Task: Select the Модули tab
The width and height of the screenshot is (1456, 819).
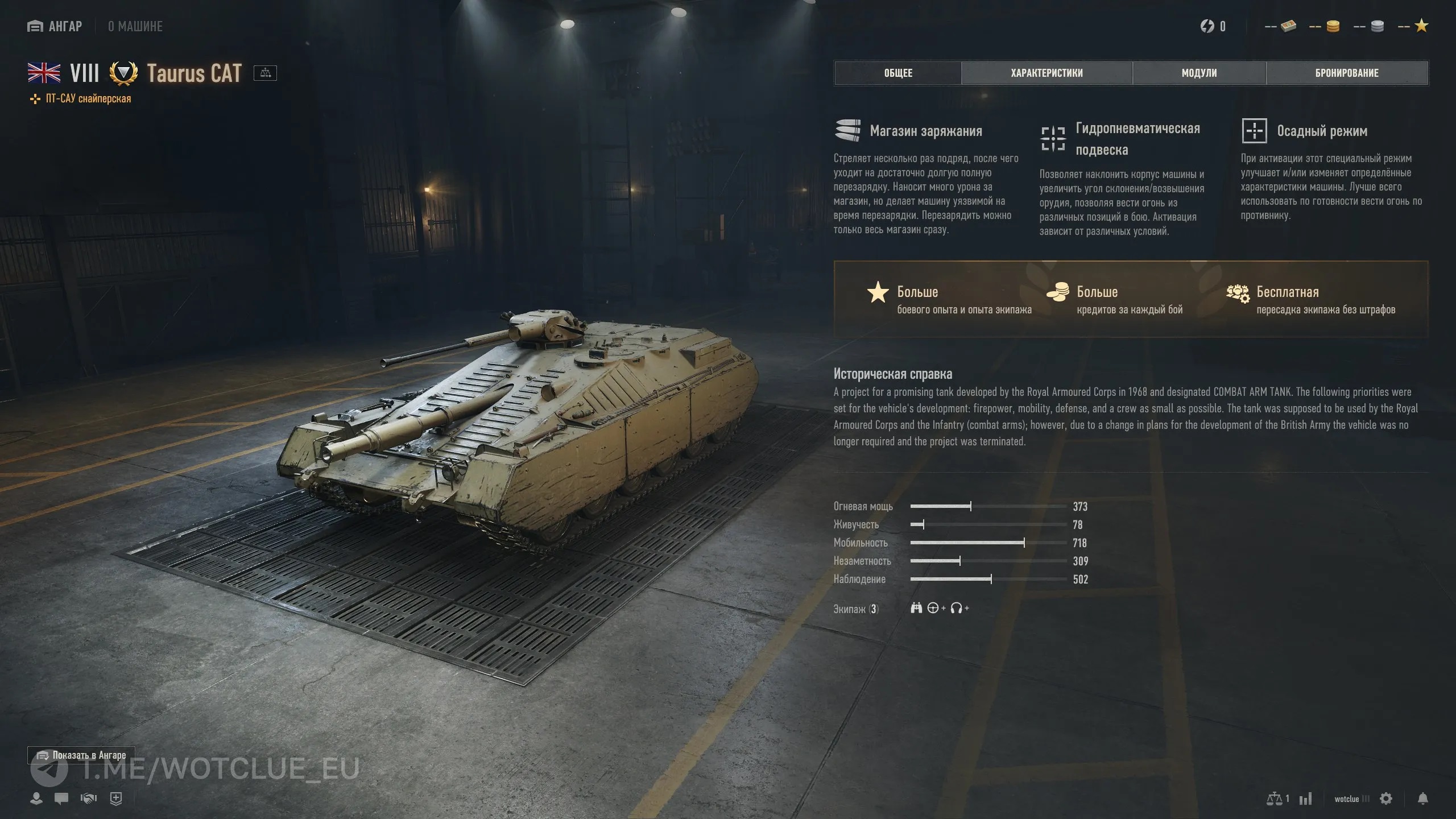Action: [1199, 73]
